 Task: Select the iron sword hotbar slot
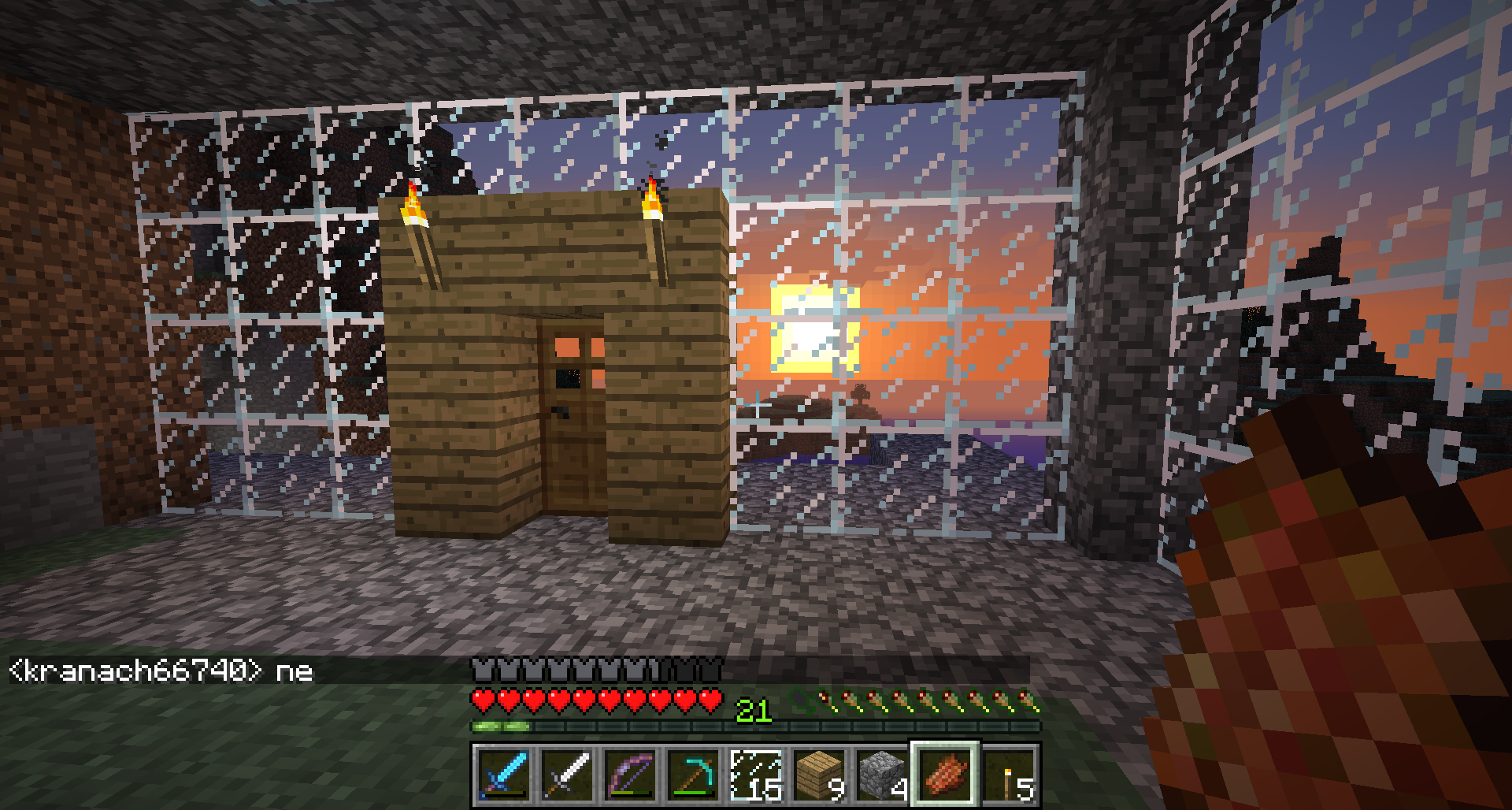pyautogui.click(x=567, y=775)
